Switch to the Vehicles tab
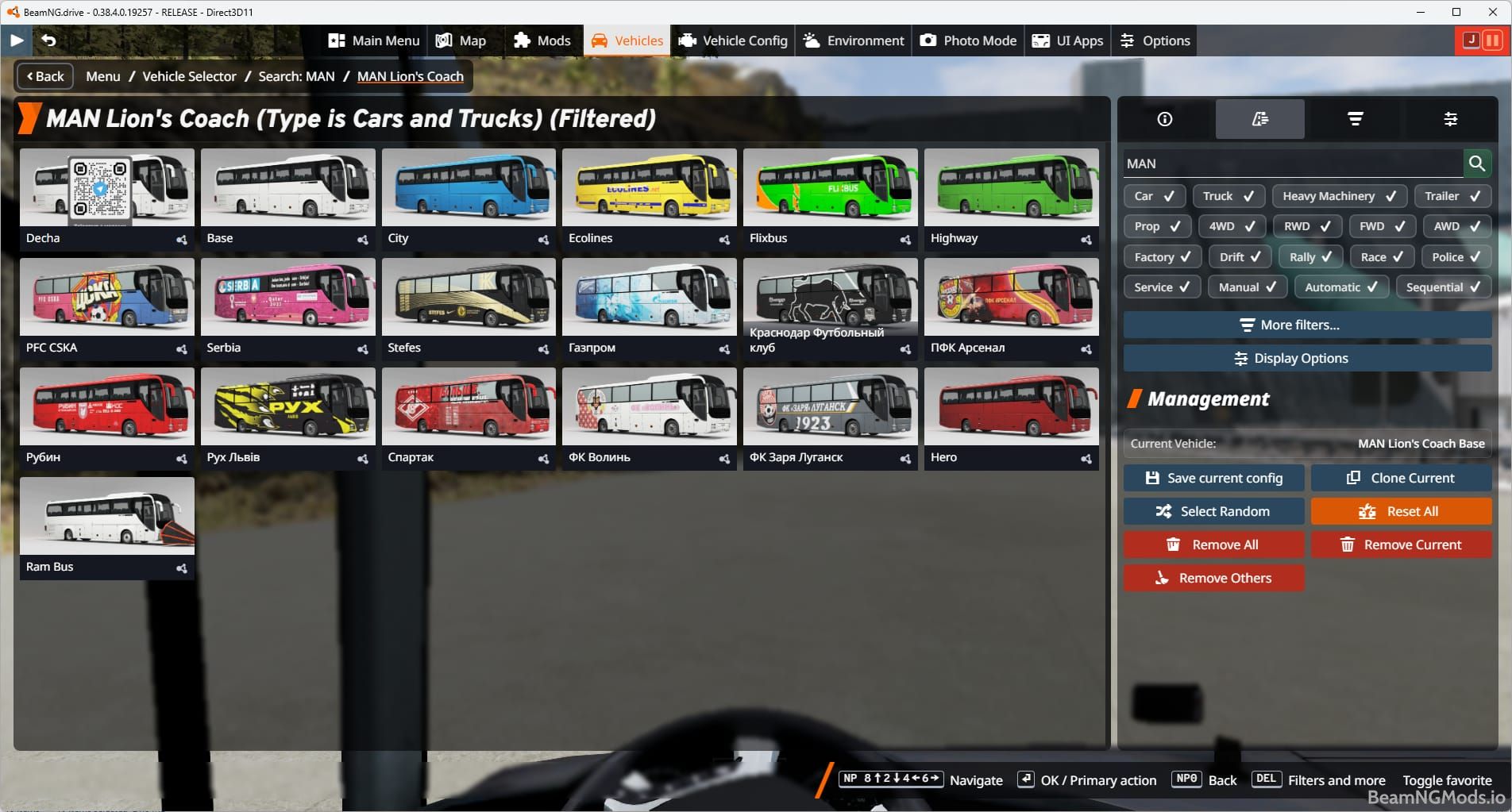This screenshot has height=812, width=1512. (x=627, y=40)
